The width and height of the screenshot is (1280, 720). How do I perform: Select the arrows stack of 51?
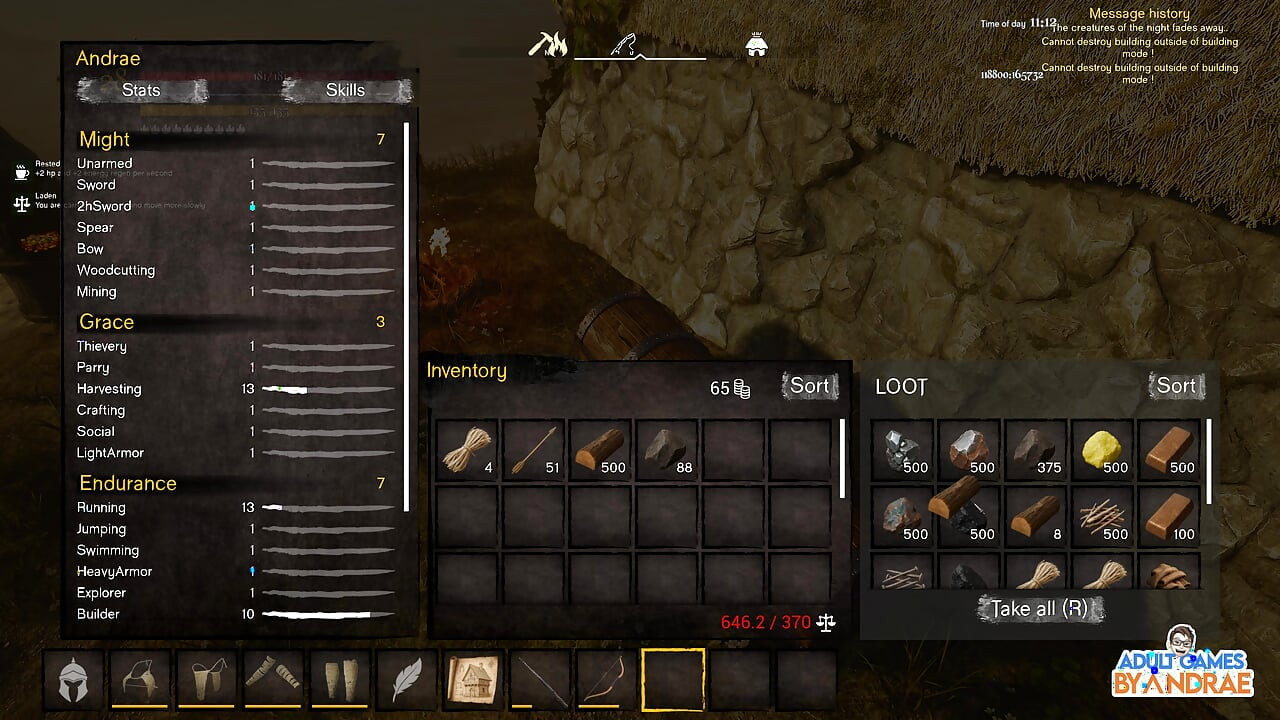pyautogui.click(x=534, y=449)
